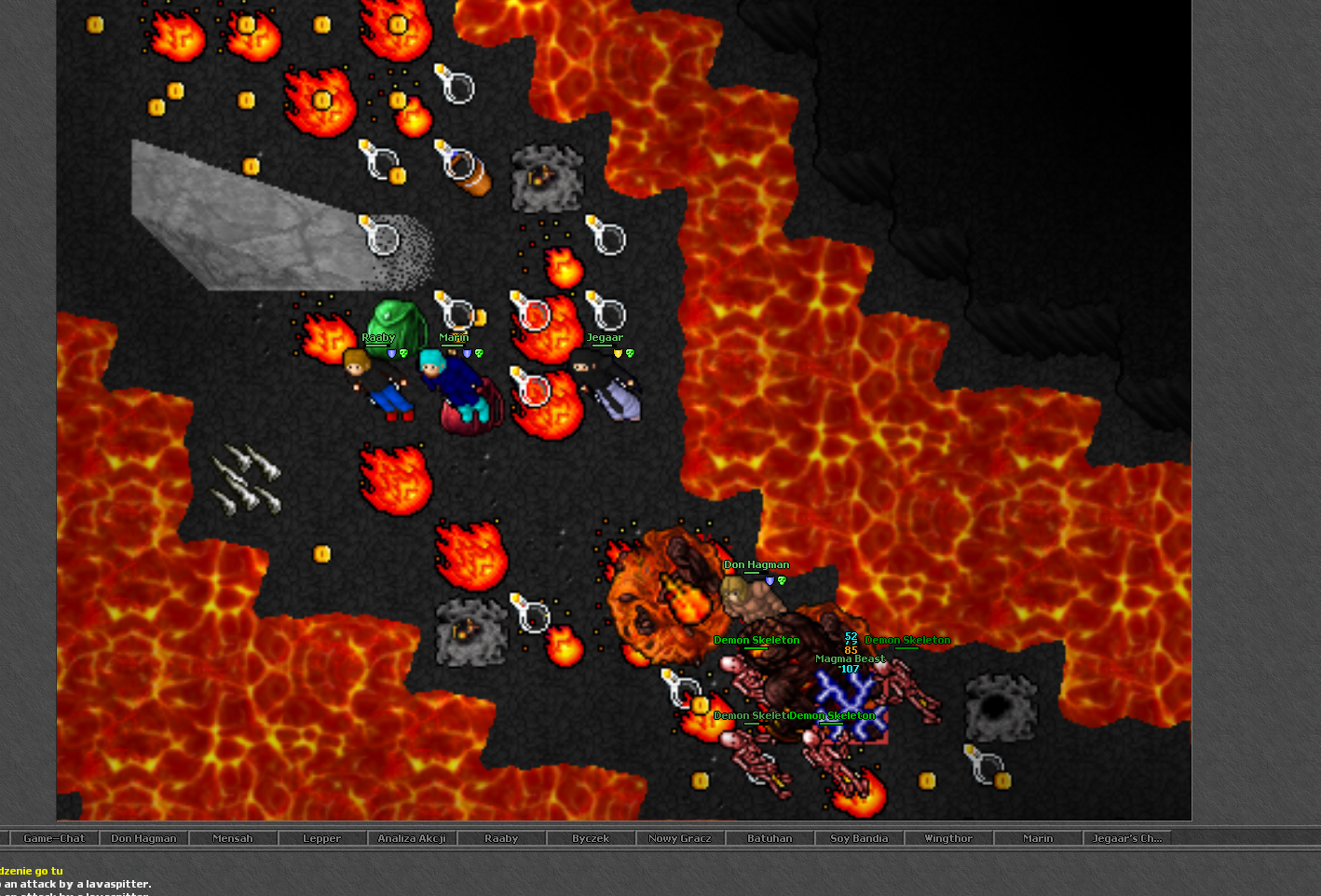Viewport: 1321px width, 896px height.
Task: Select the Mensah chat tab
Action: tap(233, 838)
